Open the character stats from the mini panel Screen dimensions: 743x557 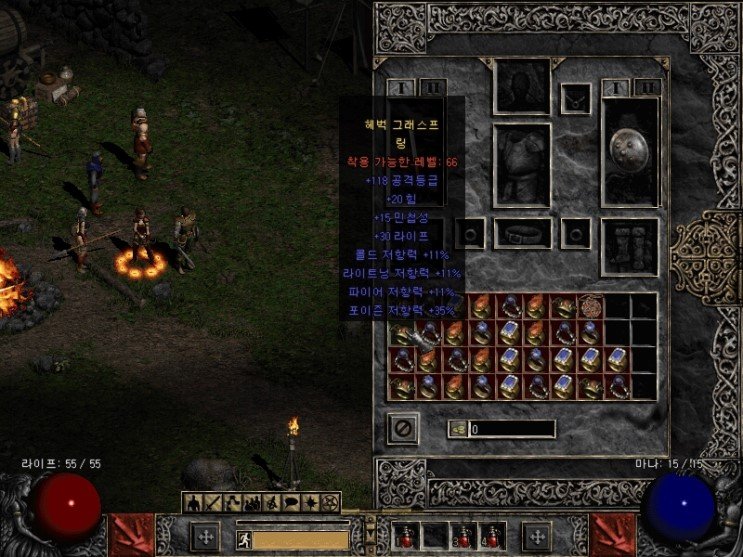click(193, 501)
